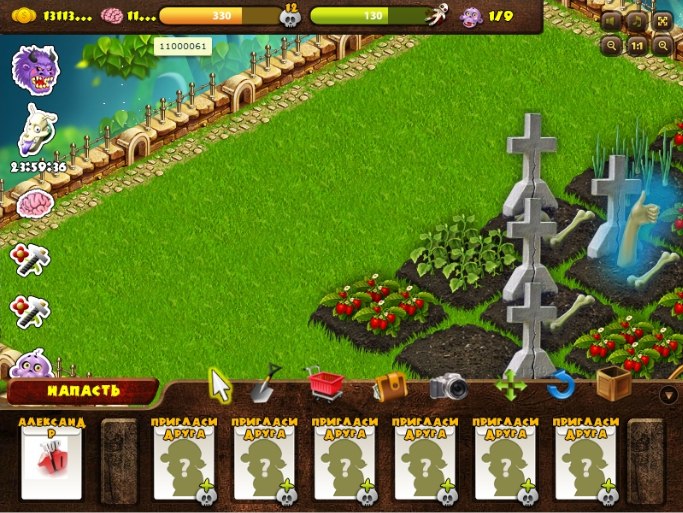Choose the shovel tool
The image size is (683, 513).
267,383
